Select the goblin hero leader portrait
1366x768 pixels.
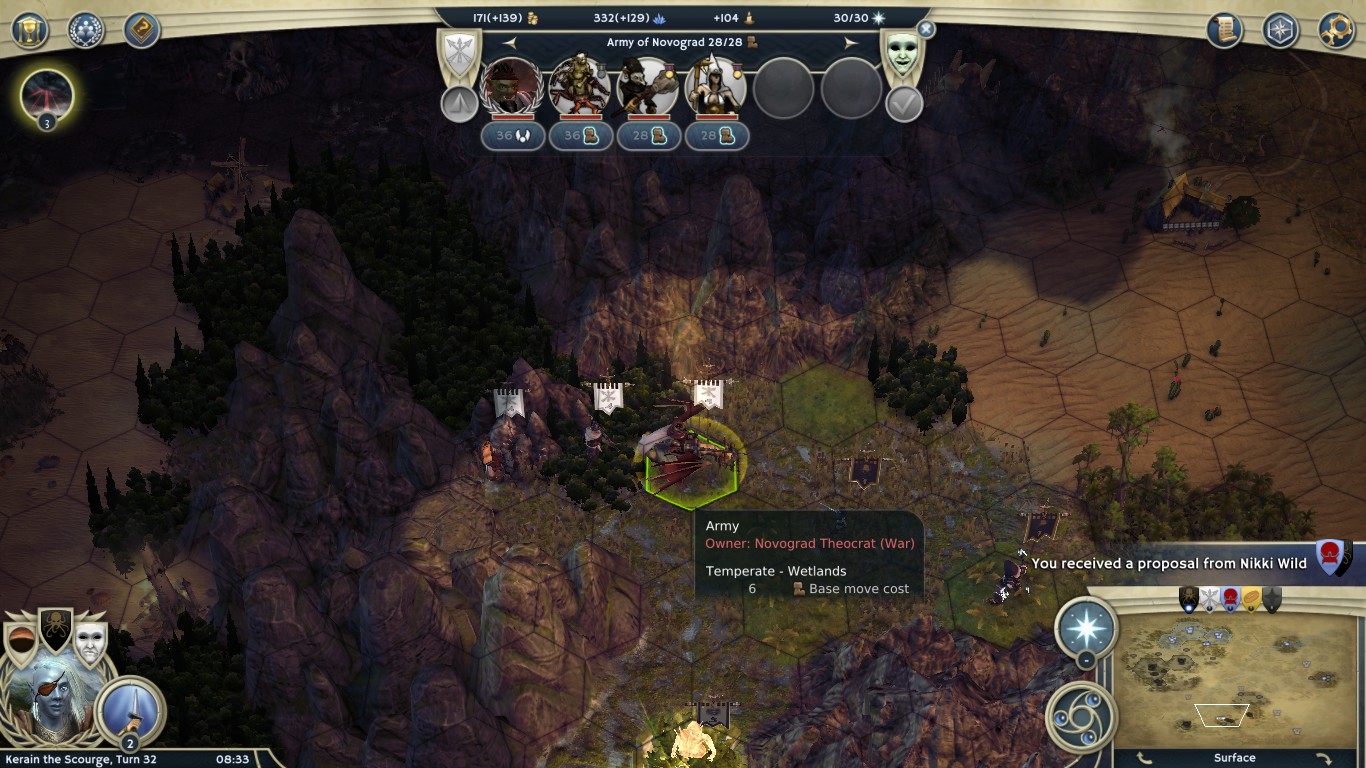pyautogui.click(x=512, y=87)
